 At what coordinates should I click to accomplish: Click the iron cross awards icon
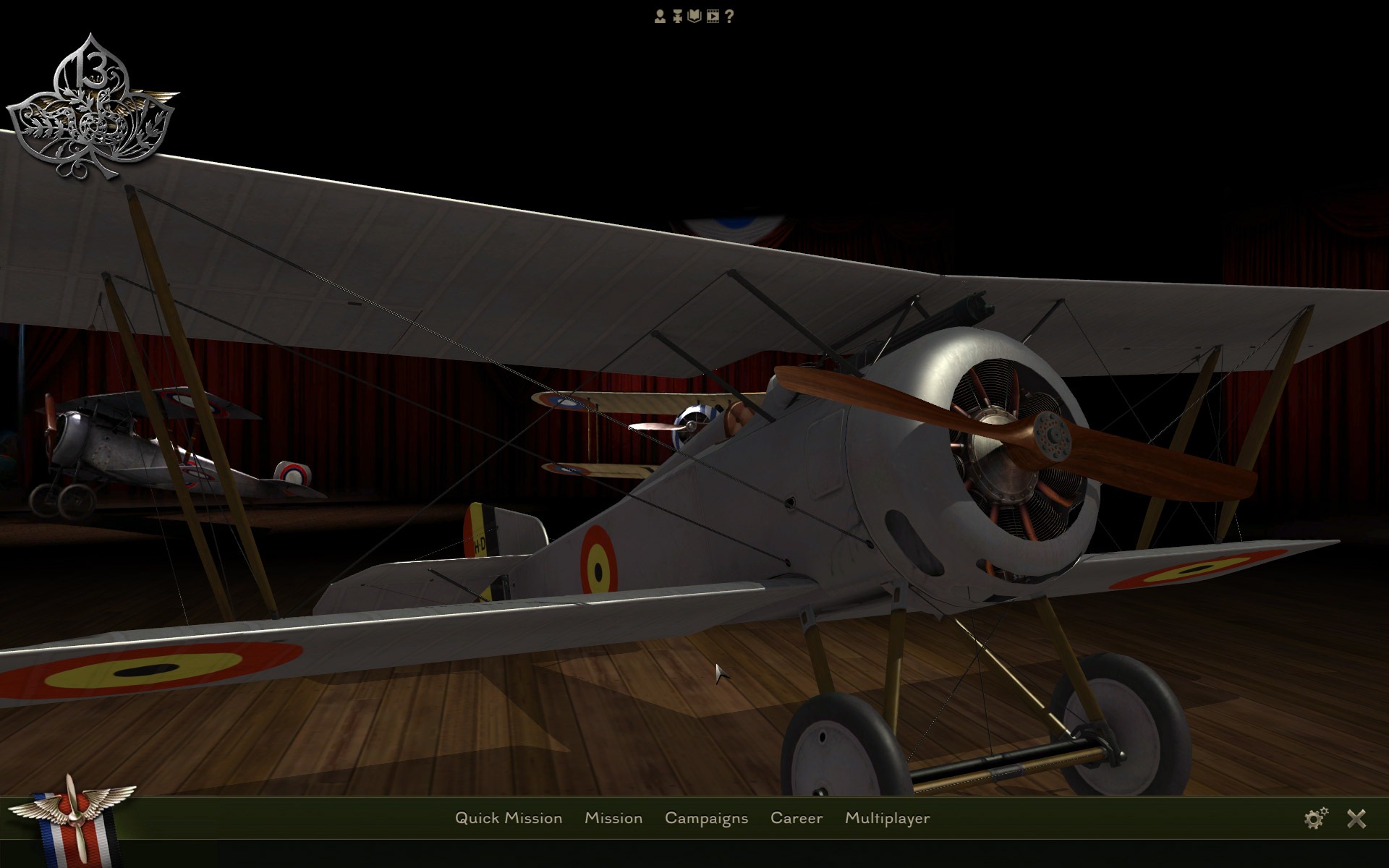677,16
